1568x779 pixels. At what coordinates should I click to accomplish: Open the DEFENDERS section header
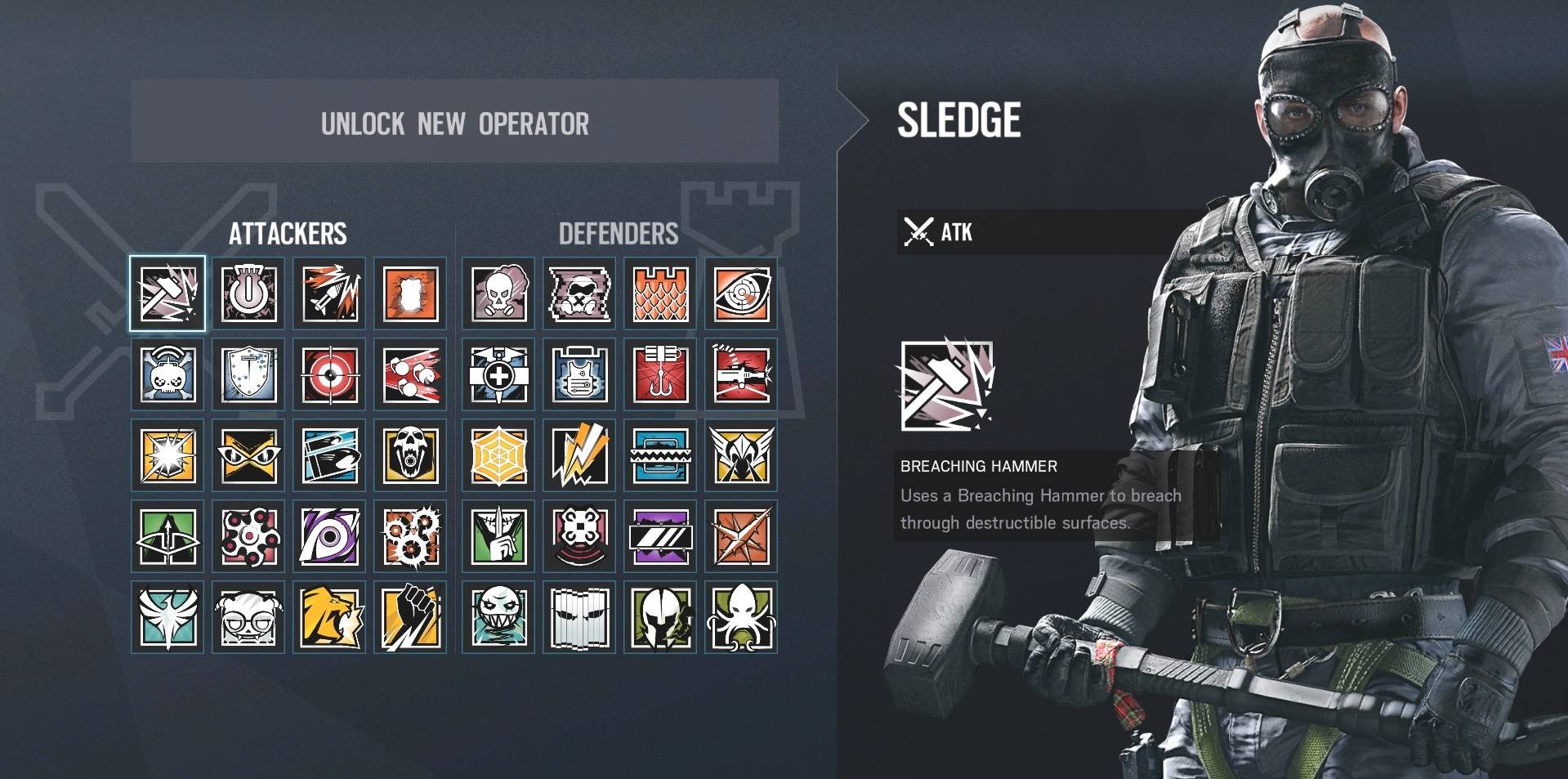[x=619, y=235]
